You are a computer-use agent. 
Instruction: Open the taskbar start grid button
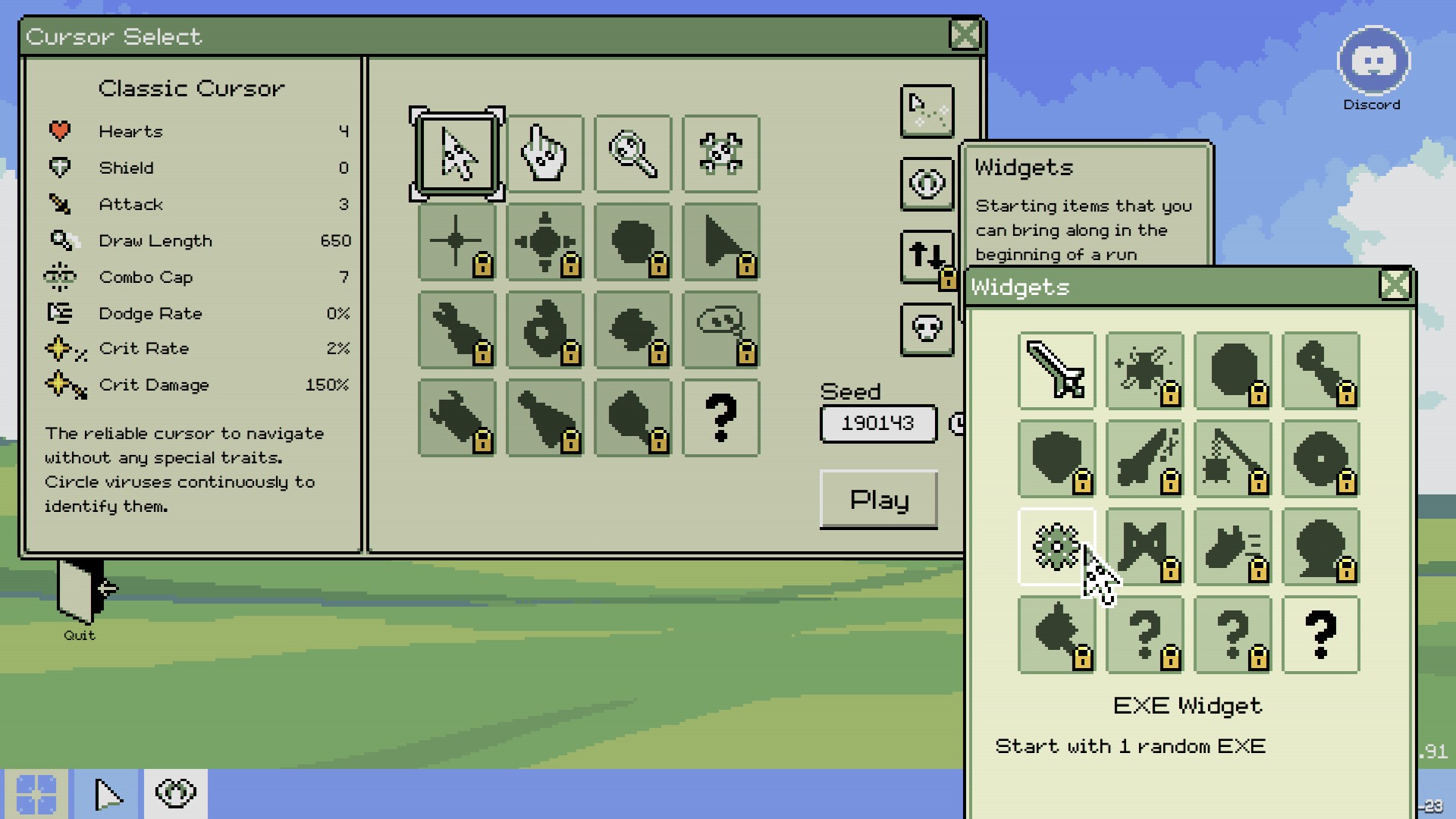pyautogui.click(x=36, y=793)
